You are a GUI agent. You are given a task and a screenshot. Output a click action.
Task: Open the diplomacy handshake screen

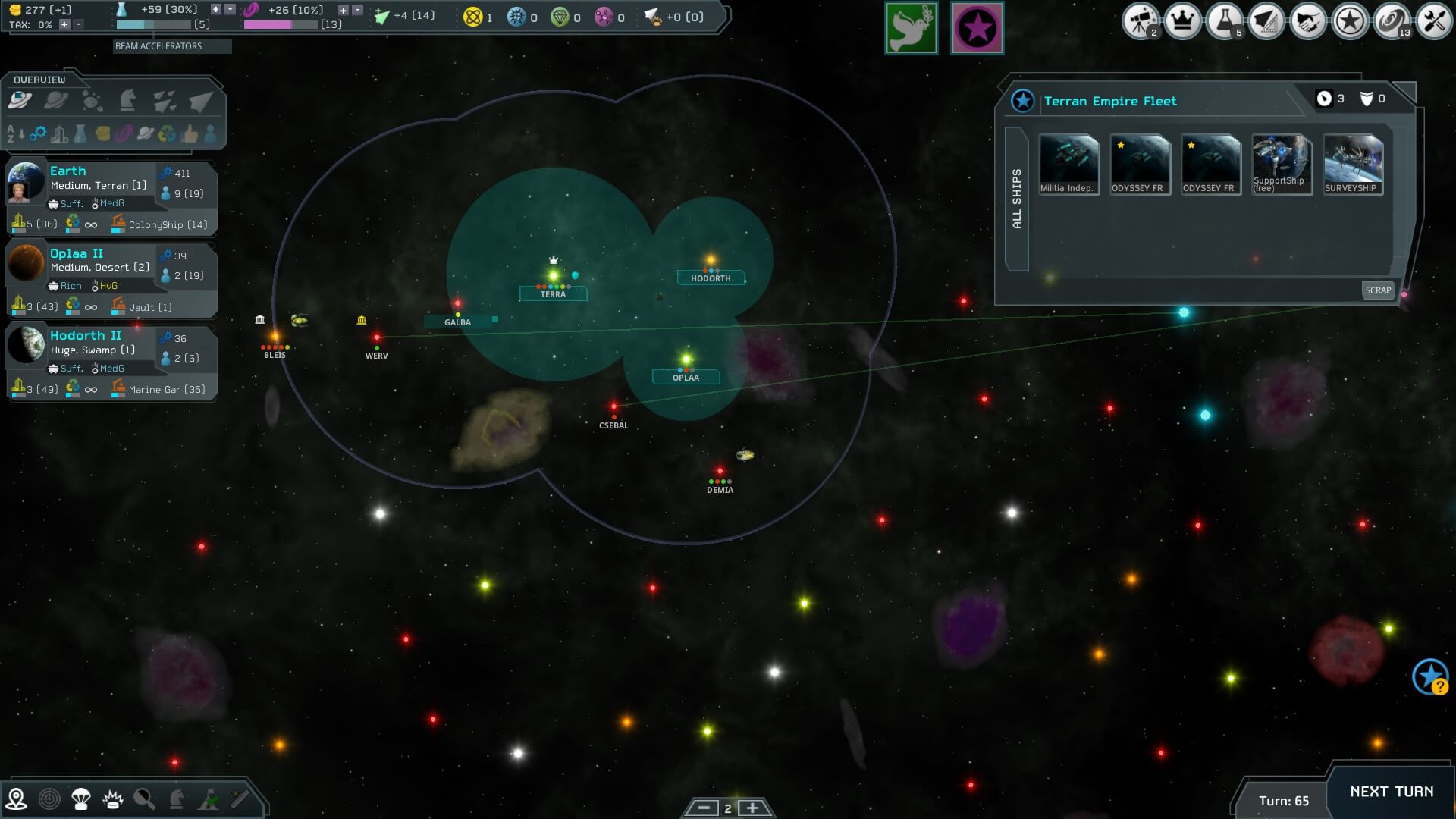coord(1307,21)
